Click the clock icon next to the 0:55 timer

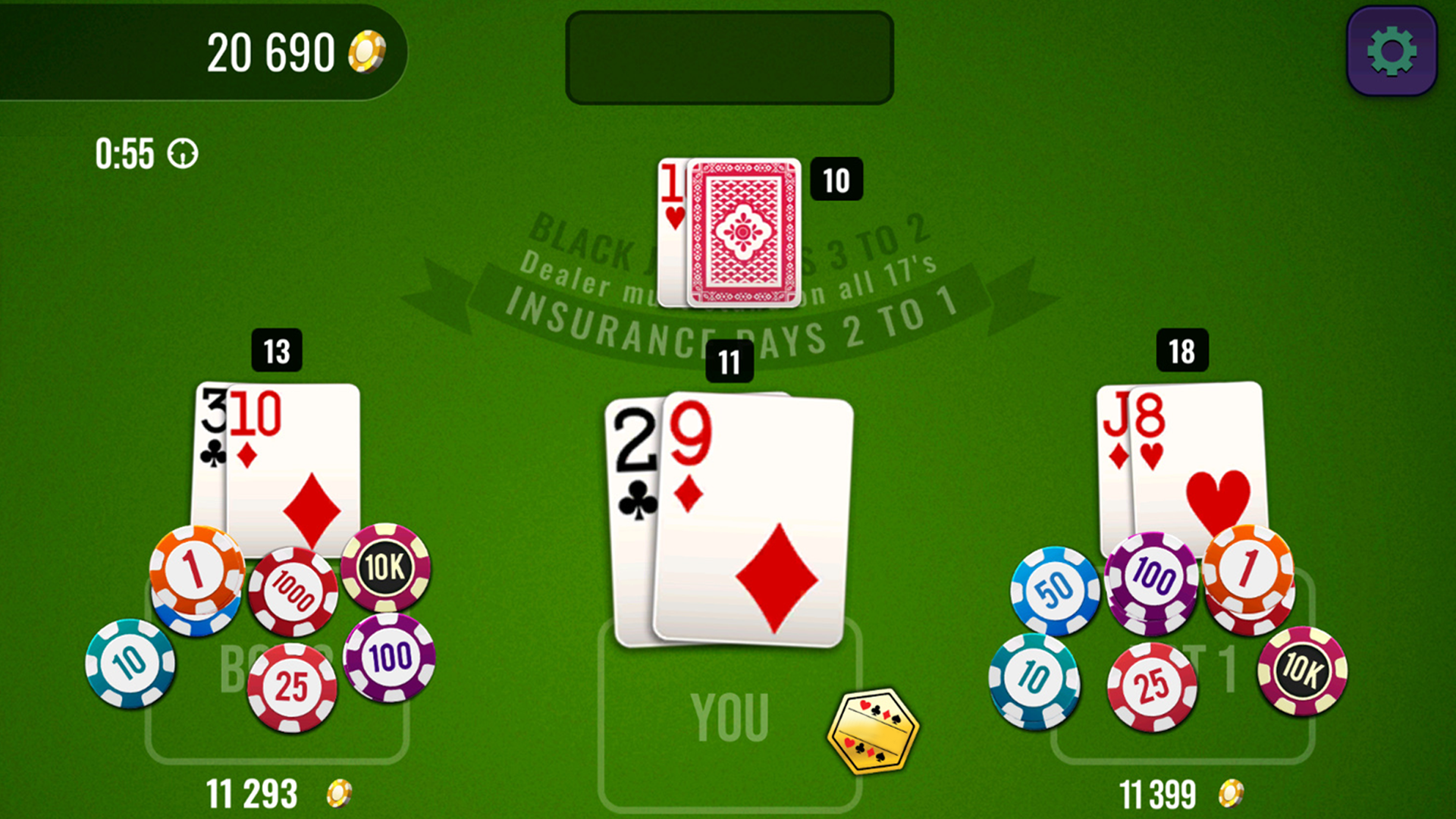coord(182,154)
